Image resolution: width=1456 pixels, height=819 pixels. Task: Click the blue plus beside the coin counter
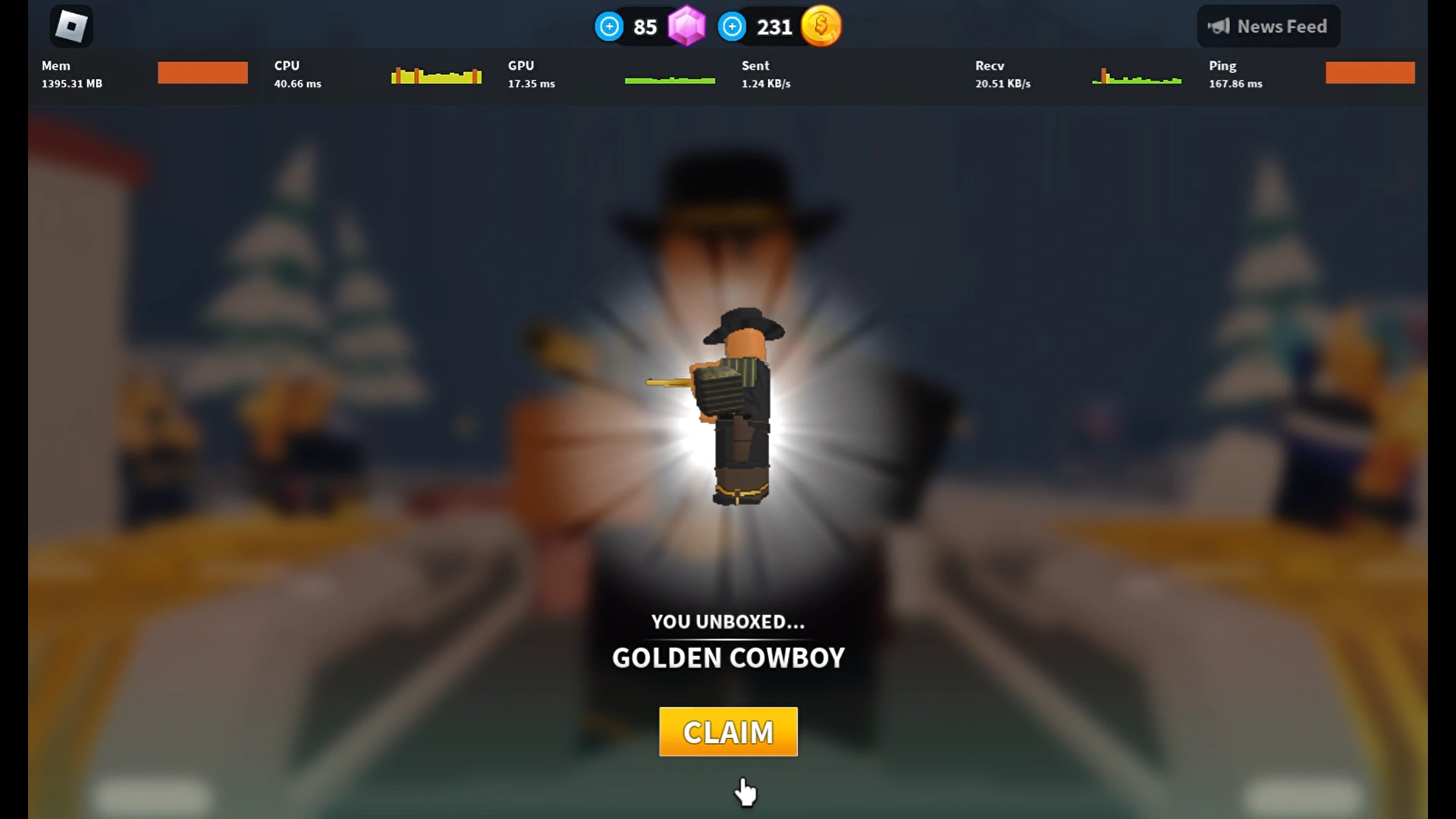pos(732,26)
